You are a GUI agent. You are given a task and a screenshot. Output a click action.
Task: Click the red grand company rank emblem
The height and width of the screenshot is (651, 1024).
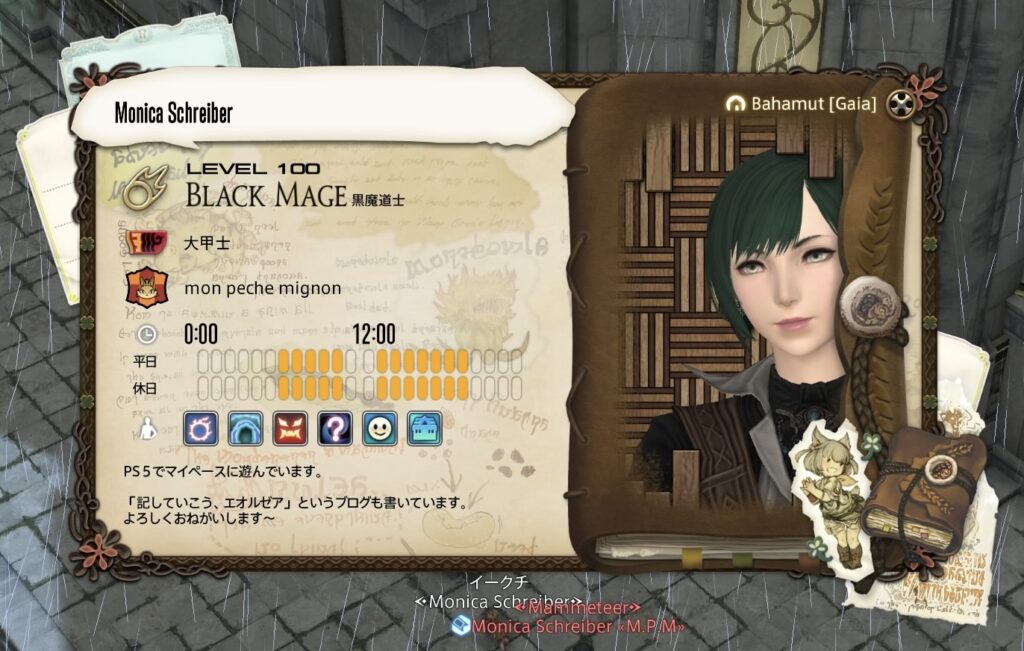point(145,243)
